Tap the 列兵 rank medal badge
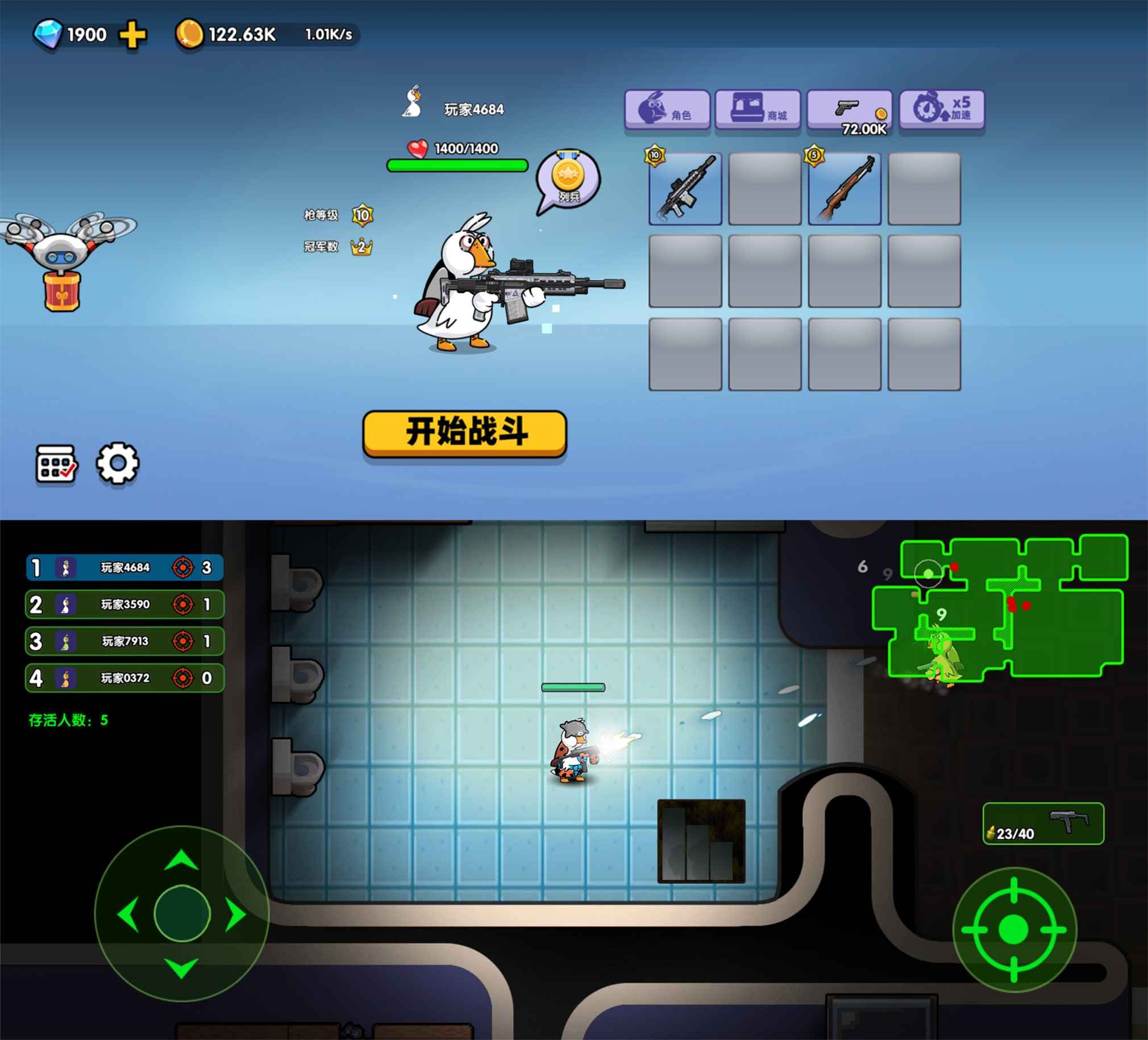Viewport: 1148px width, 1040px height. tap(568, 179)
